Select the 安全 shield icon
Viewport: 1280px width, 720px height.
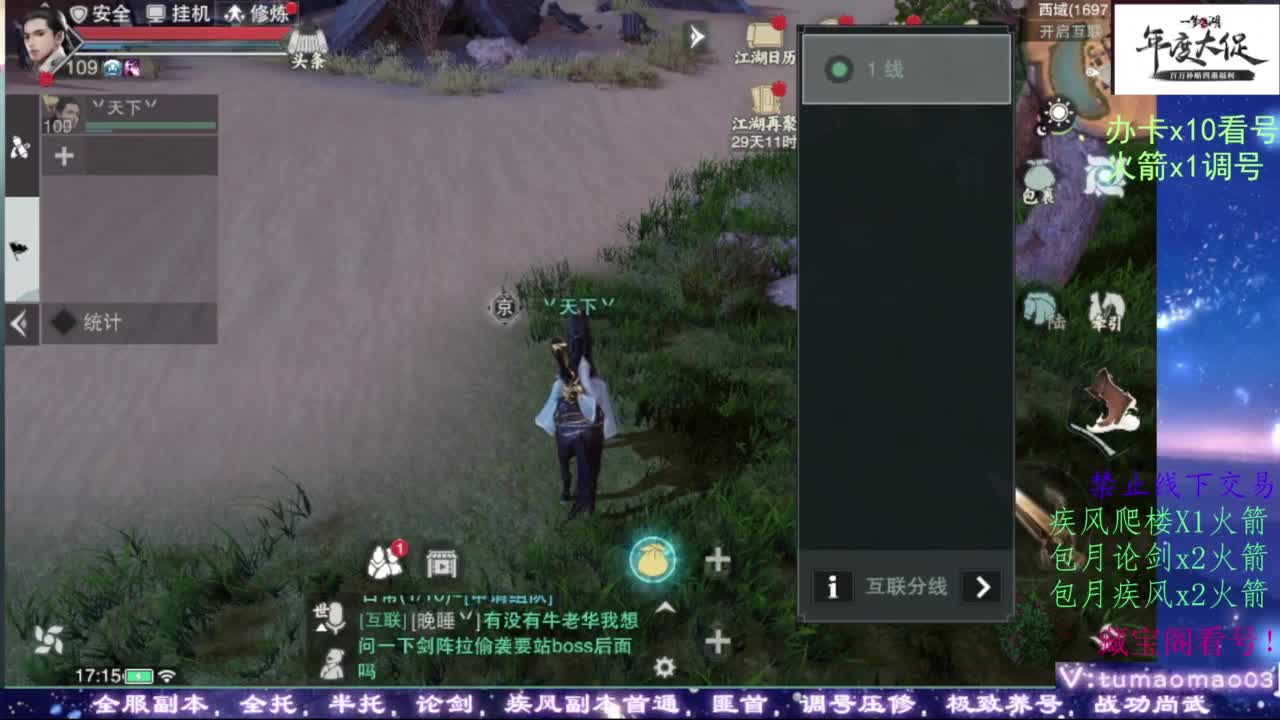point(97,14)
